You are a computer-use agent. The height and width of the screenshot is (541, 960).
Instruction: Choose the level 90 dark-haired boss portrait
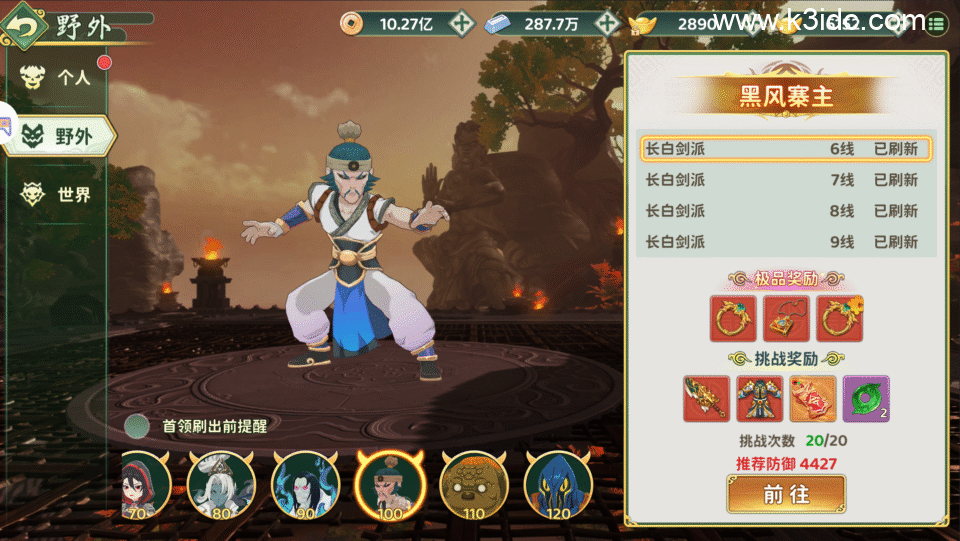[x=306, y=485]
